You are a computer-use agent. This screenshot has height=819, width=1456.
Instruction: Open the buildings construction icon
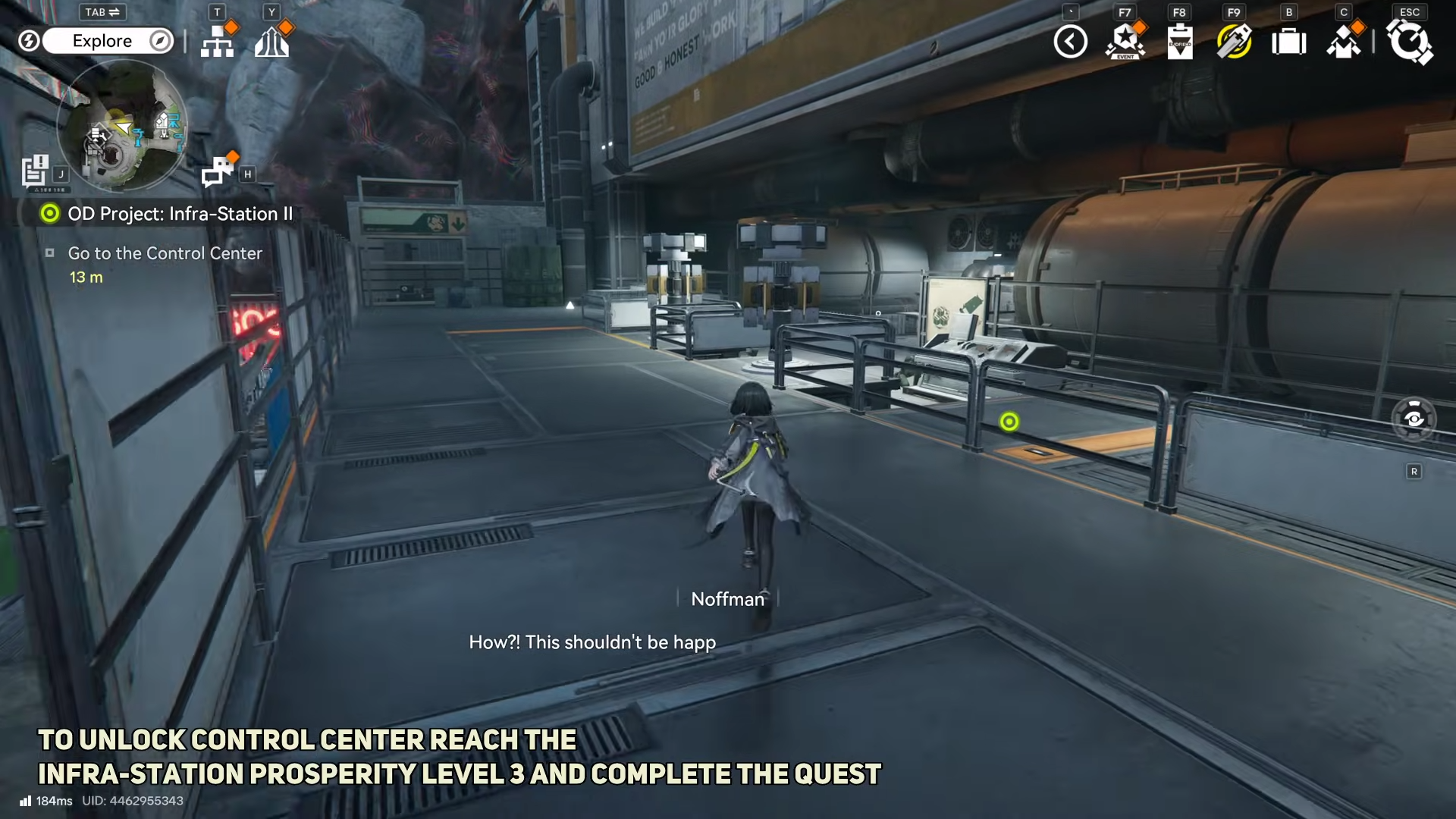pos(272,42)
